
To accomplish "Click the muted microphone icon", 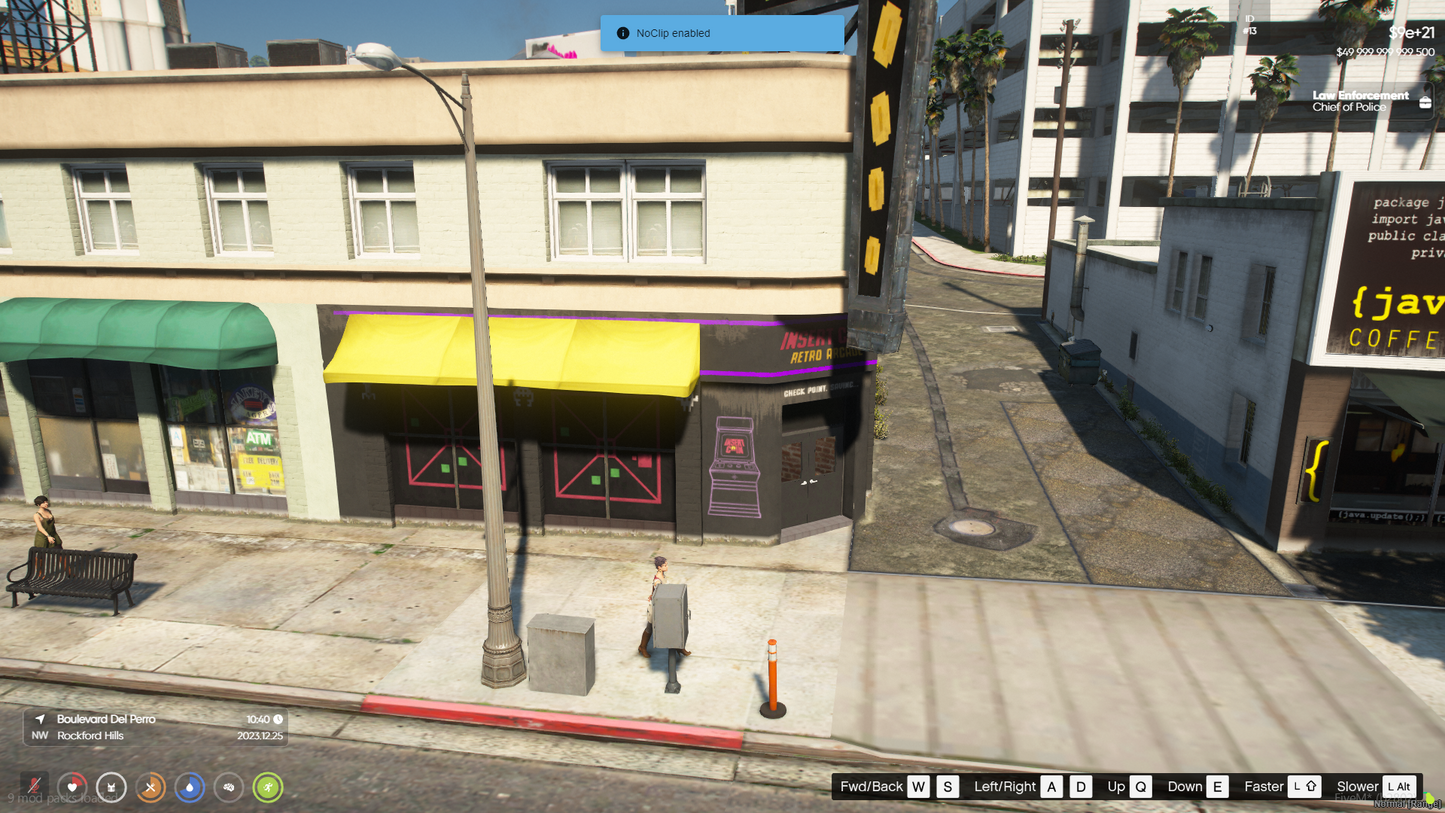I will tap(34, 787).
